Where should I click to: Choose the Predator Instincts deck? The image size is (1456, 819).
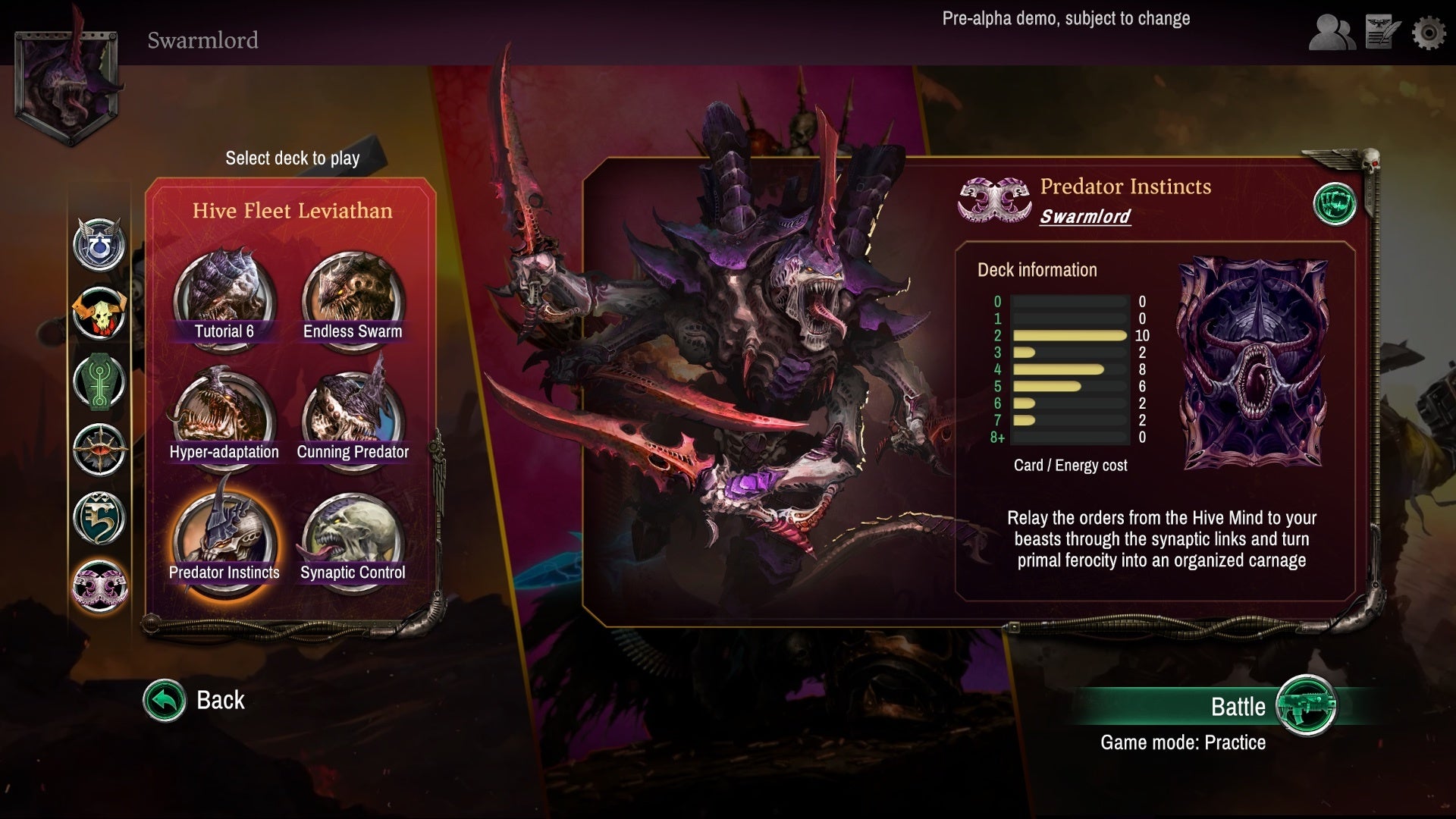pyautogui.click(x=224, y=540)
